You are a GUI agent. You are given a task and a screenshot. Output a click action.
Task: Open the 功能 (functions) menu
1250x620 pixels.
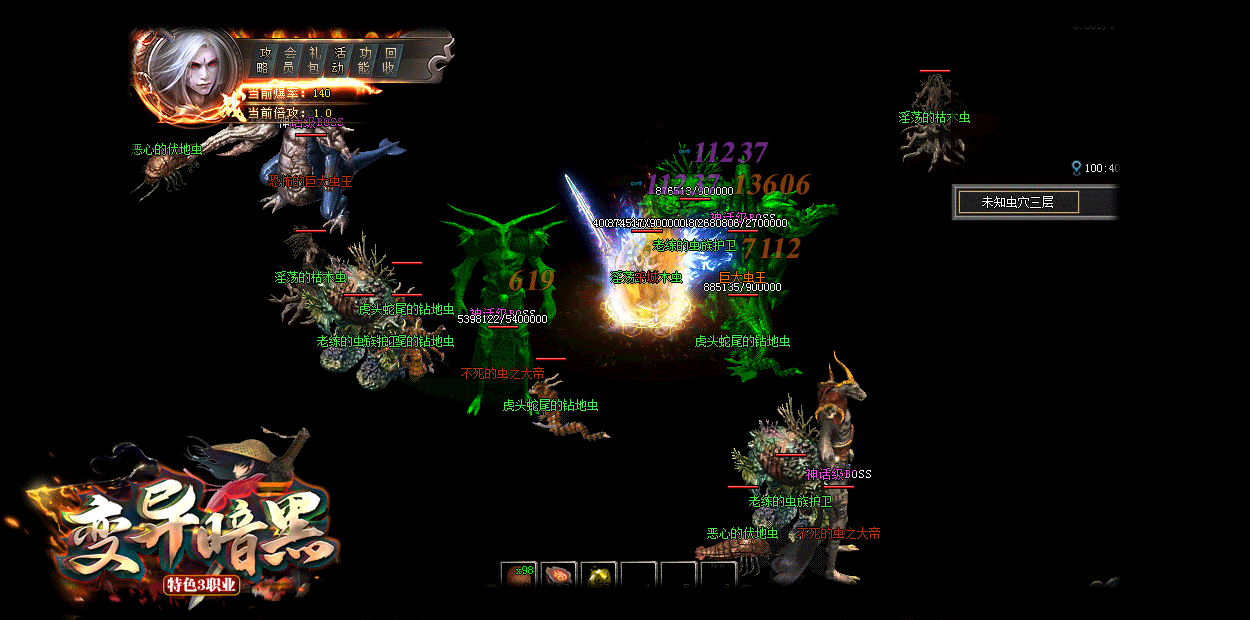(365, 60)
